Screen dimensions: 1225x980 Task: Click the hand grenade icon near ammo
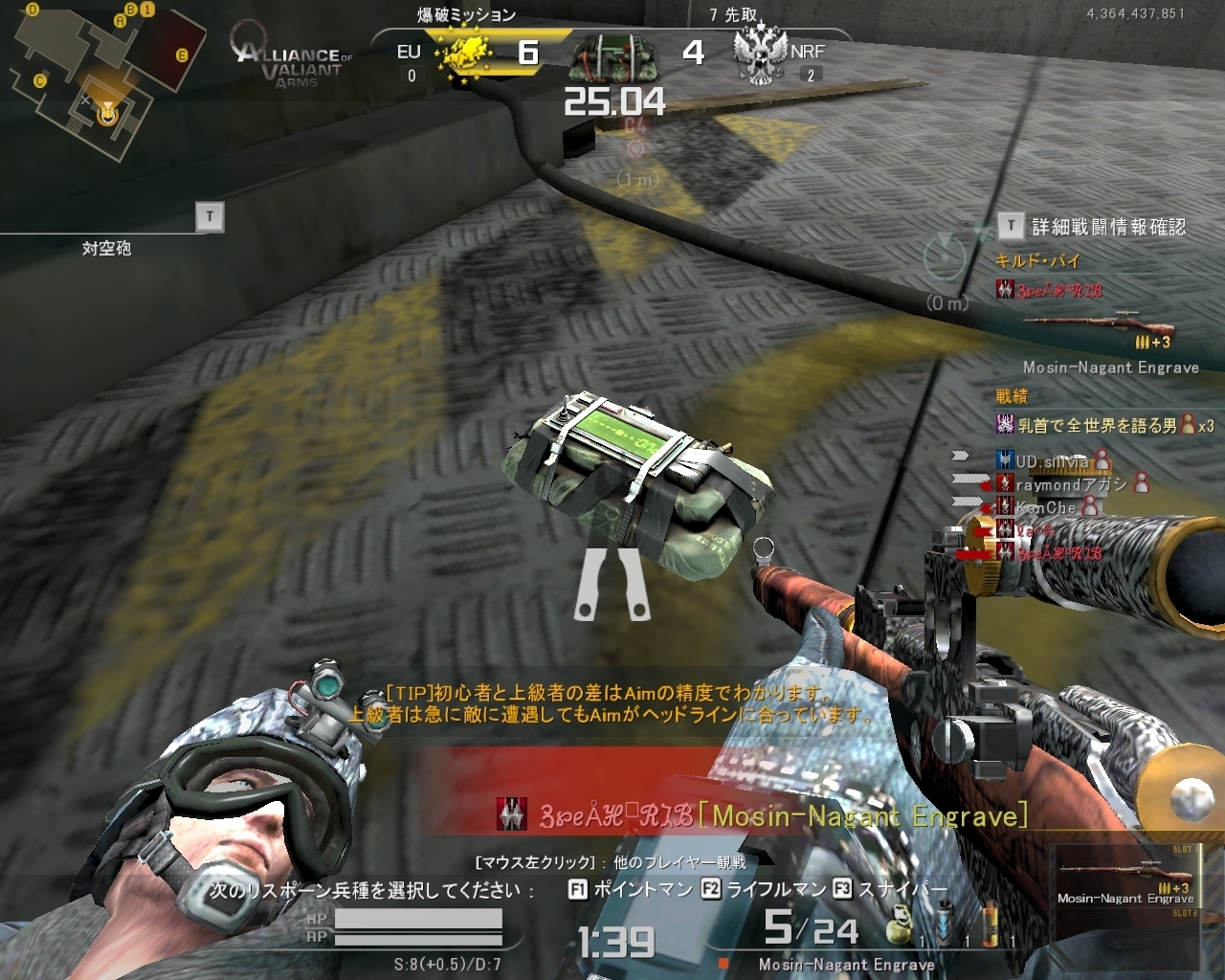click(899, 925)
